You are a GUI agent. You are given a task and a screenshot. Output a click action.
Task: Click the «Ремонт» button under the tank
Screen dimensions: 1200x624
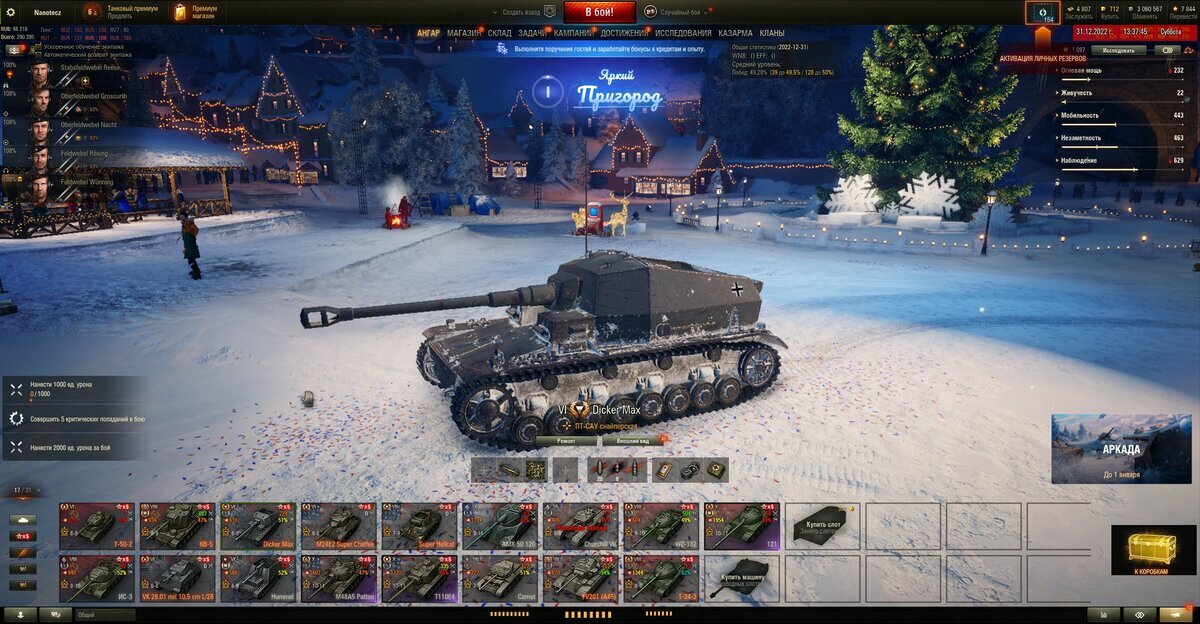click(566, 440)
